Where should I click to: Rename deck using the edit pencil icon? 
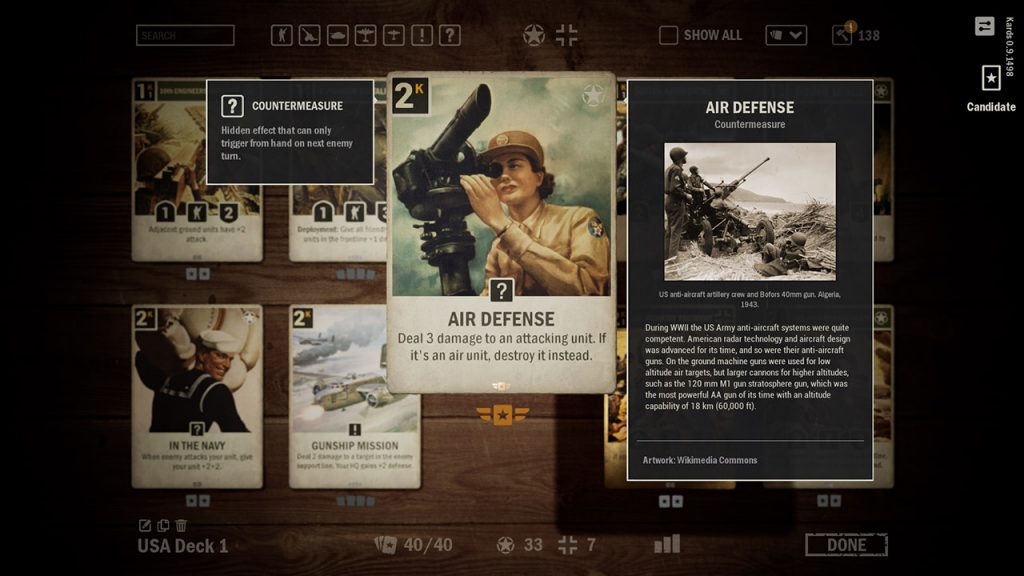pyautogui.click(x=145, y=526)
